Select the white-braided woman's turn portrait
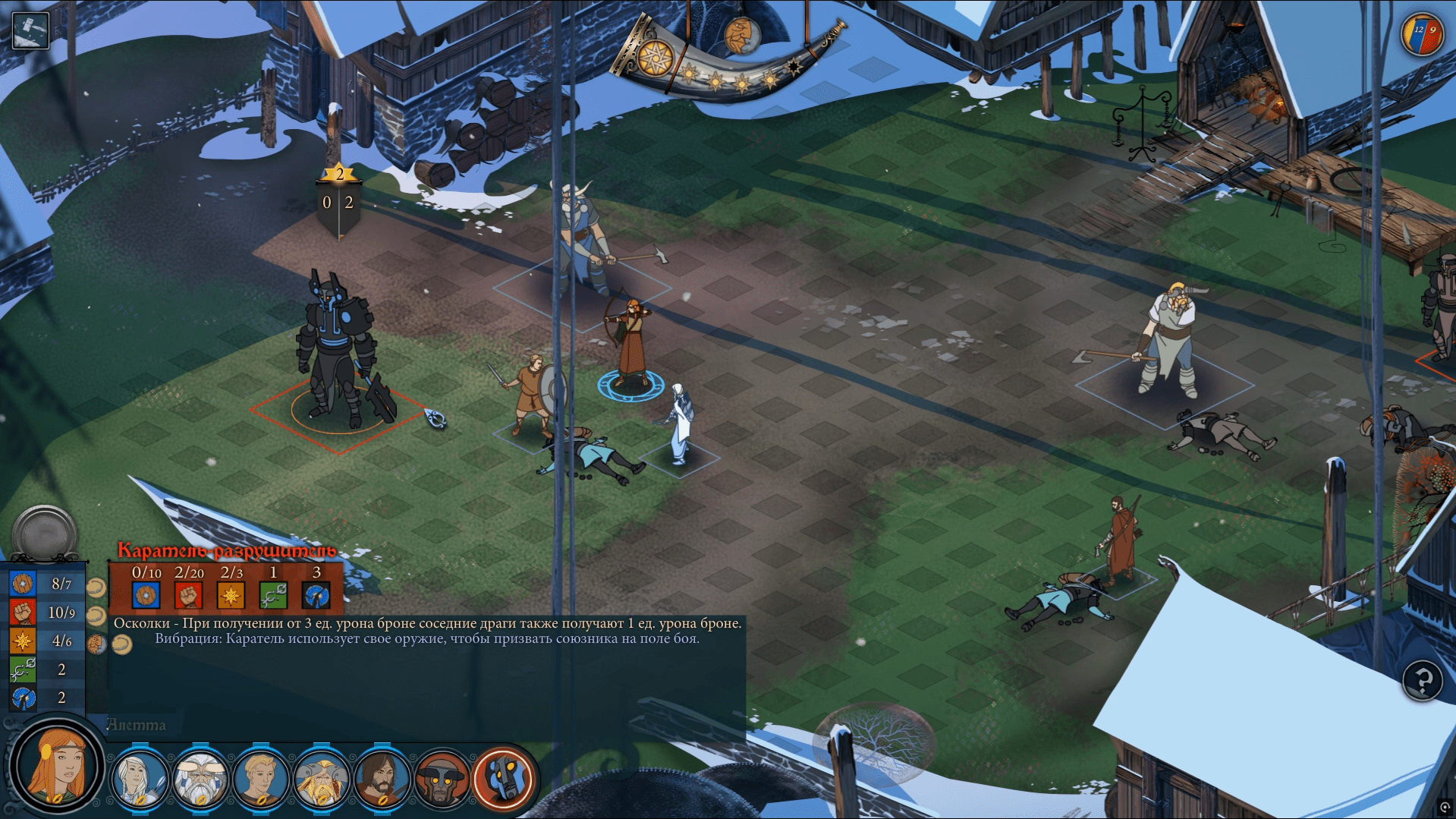 pyautogui.click(x=140, y=779)
